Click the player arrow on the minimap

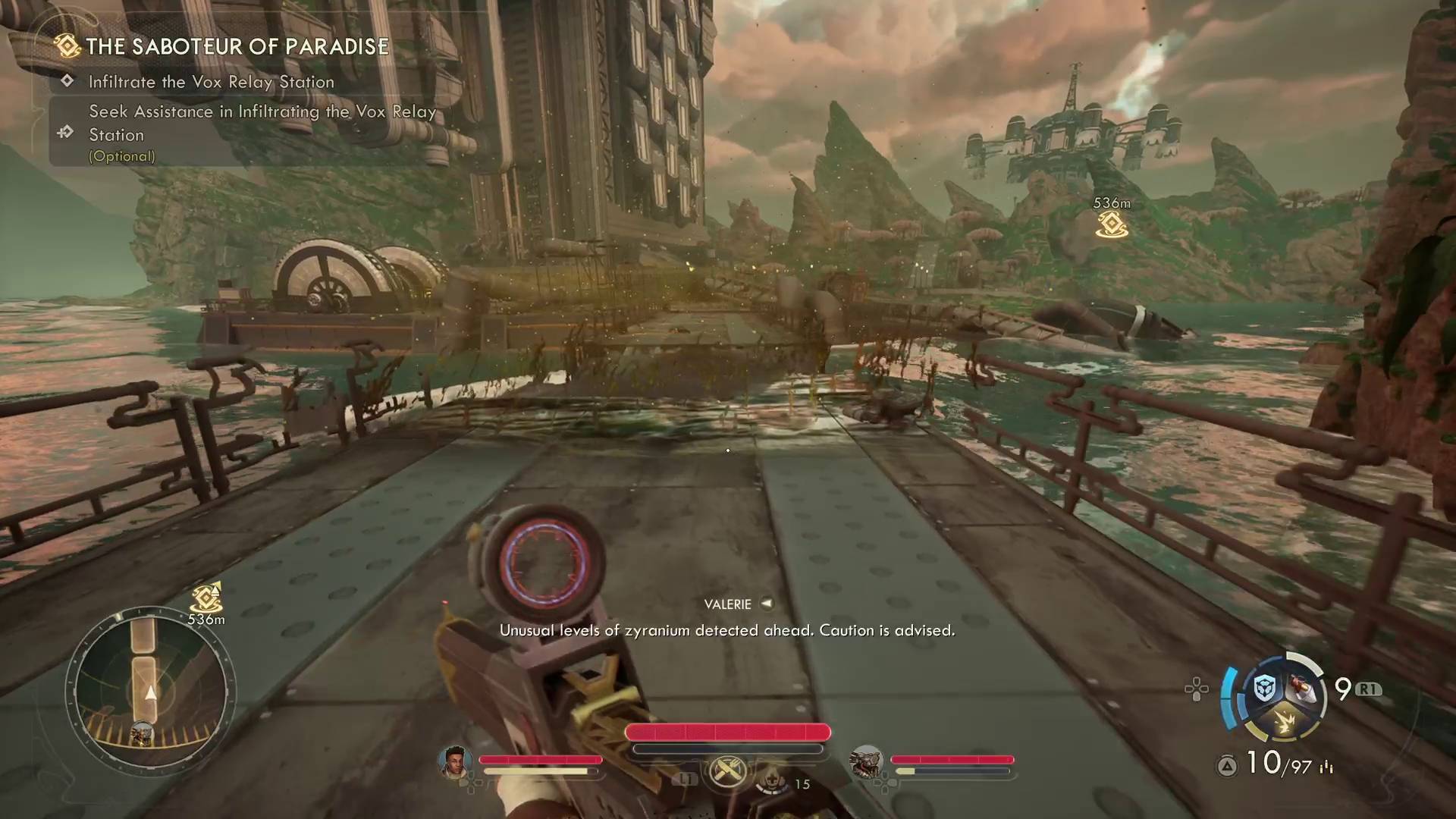pos(149,692)
